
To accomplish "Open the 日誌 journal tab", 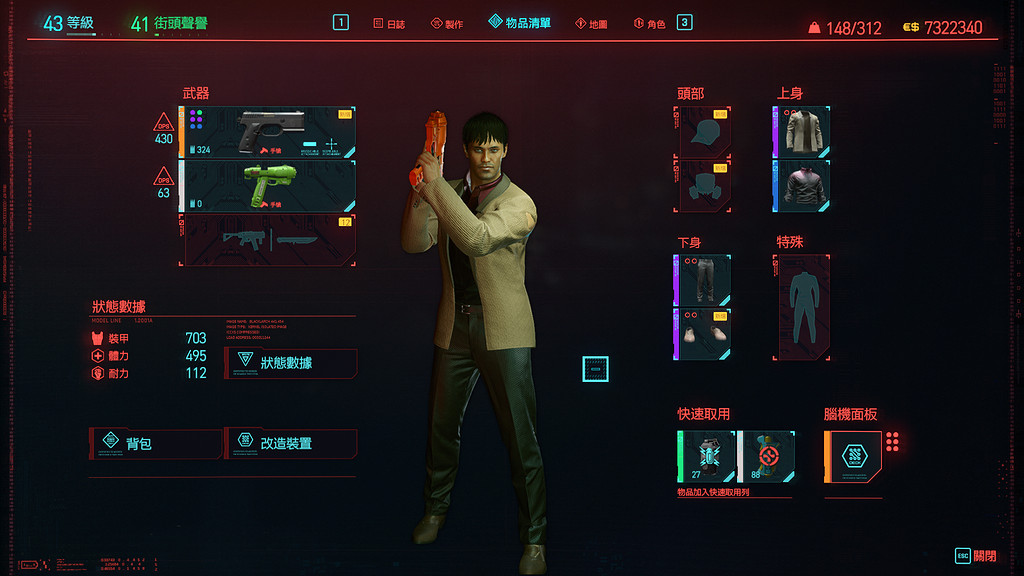I will 392,23.
